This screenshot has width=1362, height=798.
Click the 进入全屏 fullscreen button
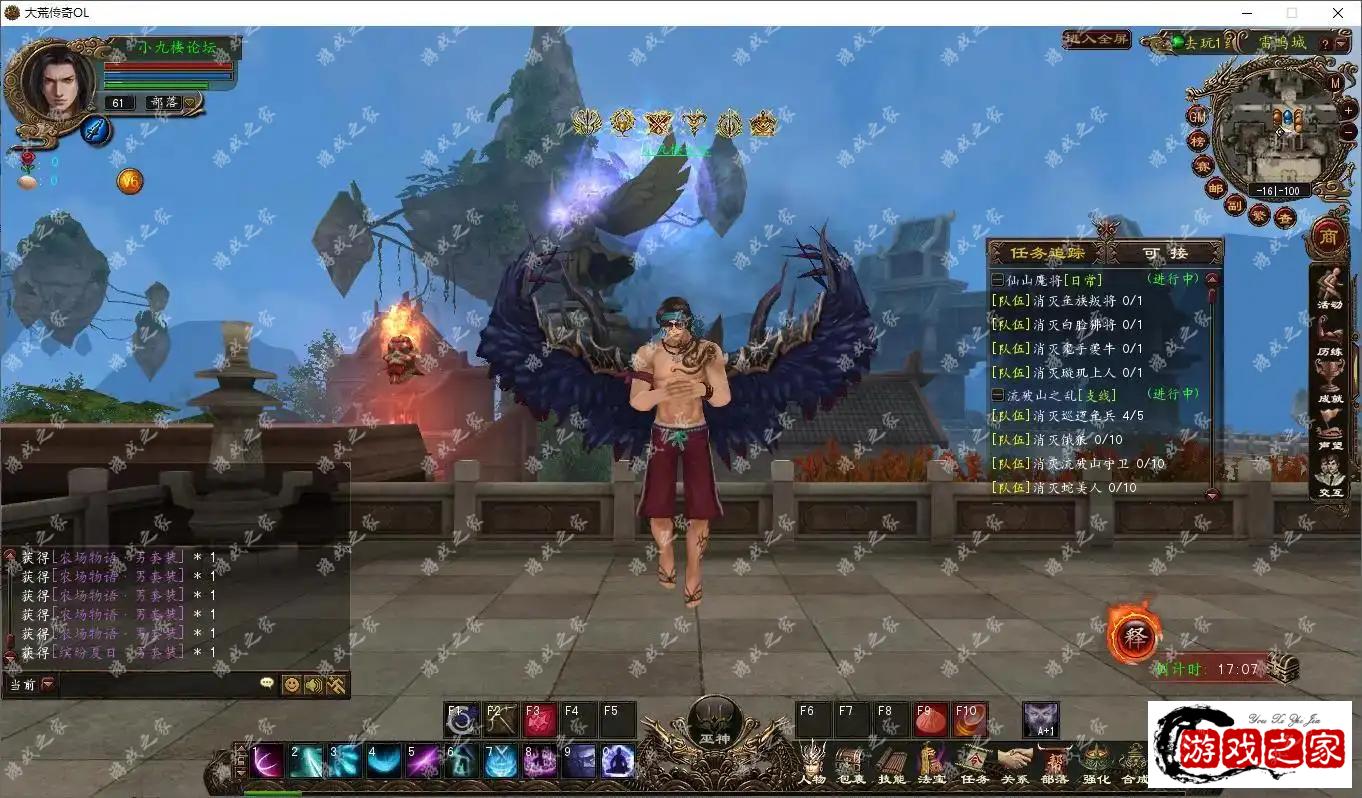click(x=1097, y=40)
